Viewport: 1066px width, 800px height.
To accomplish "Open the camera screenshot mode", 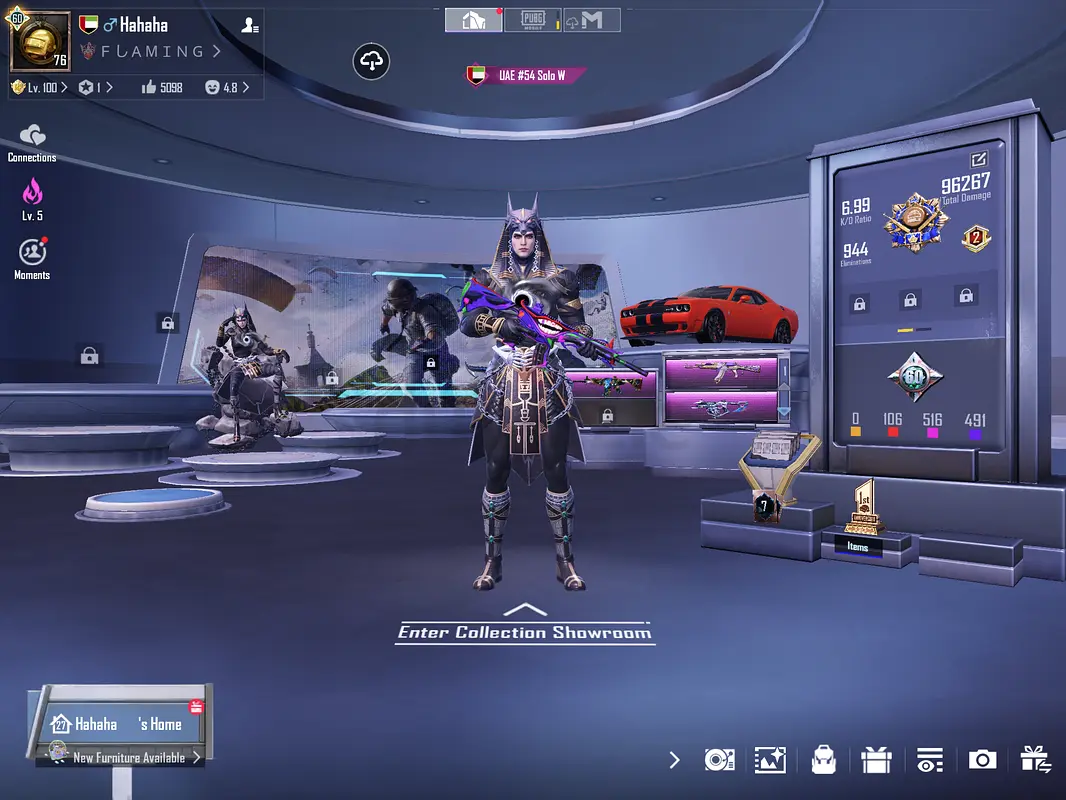I will click(x=982, y=760).
